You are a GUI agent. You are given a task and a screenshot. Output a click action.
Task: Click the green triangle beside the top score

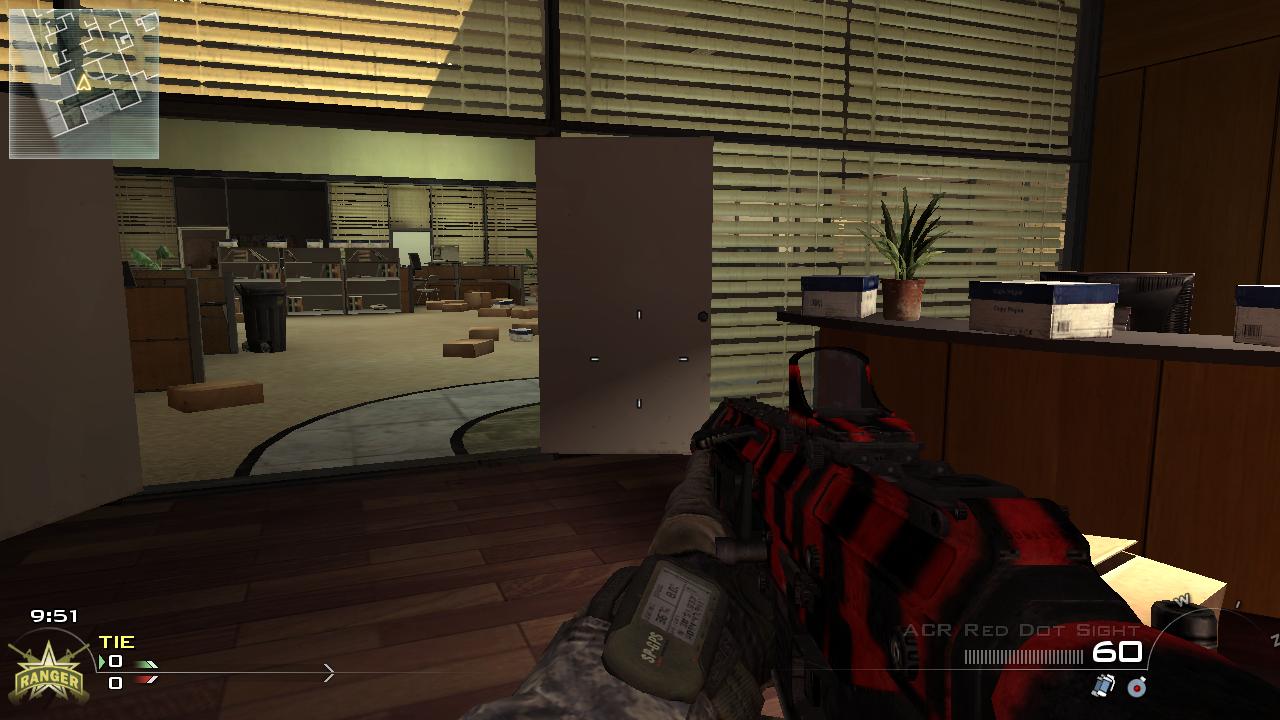coord(102,661)
